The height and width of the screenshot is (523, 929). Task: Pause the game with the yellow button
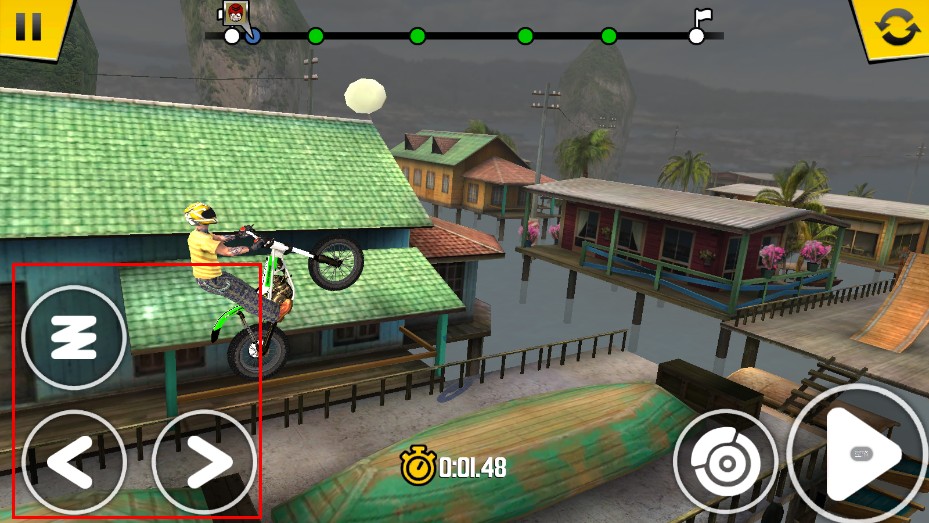tap(29, 24)
